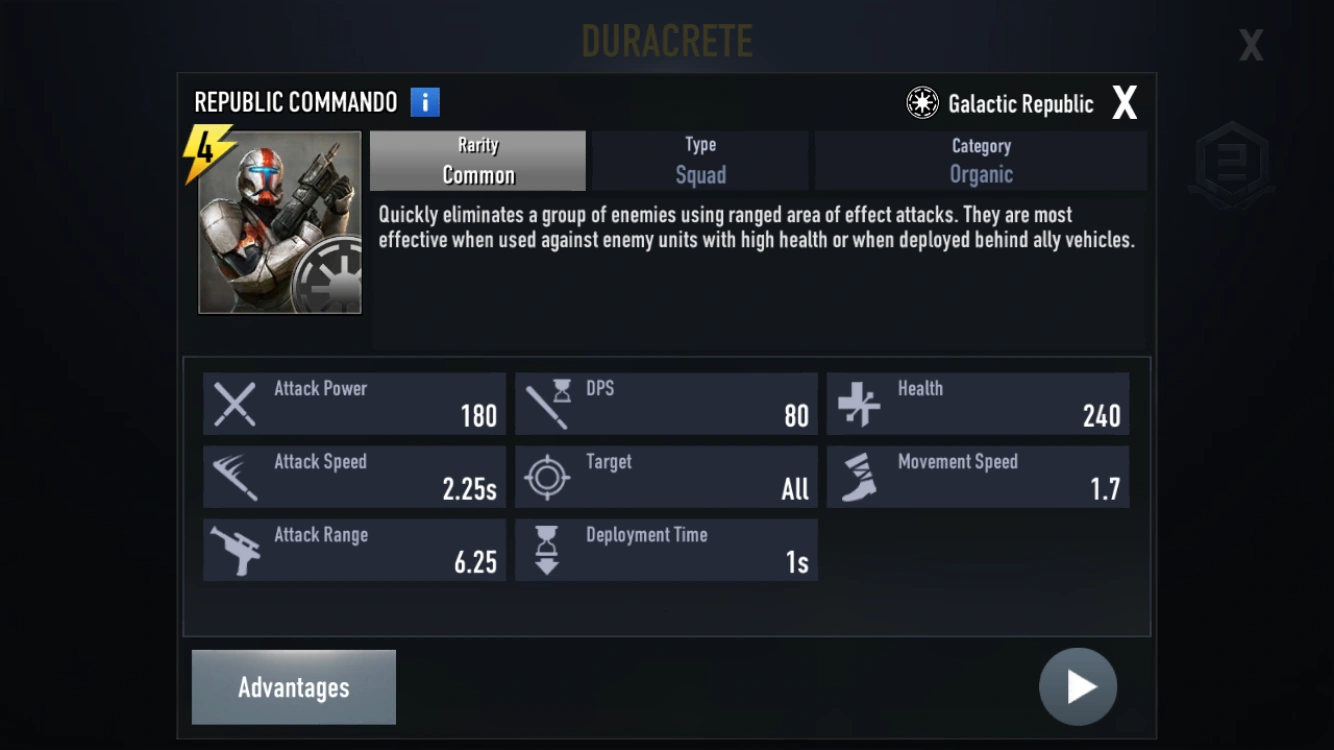Viewport: 1334px width, 750px height.
Task: Click the DURACRETE title text
Action: click(x=667, y=41)
